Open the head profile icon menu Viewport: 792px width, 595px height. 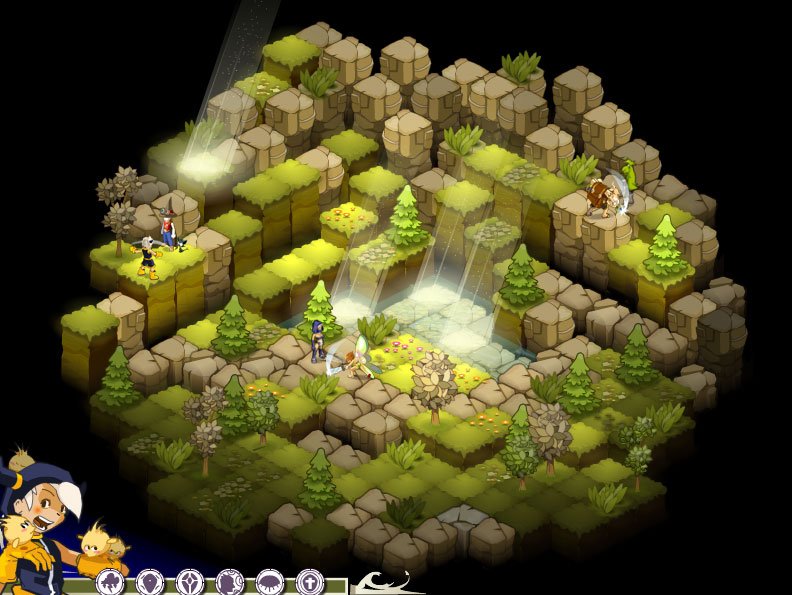point(230,582)
